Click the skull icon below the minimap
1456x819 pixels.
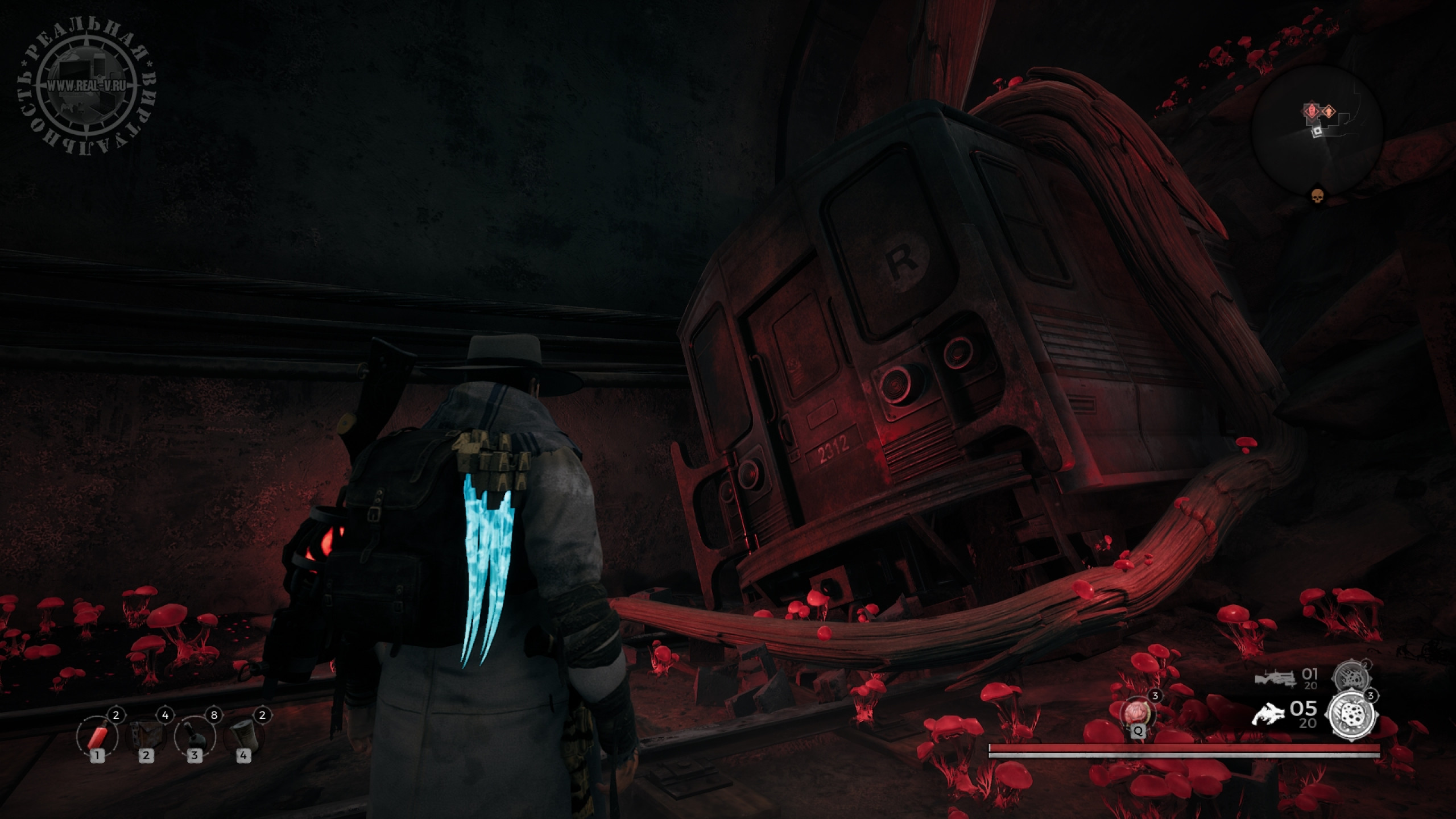(x=1317, y=196)
